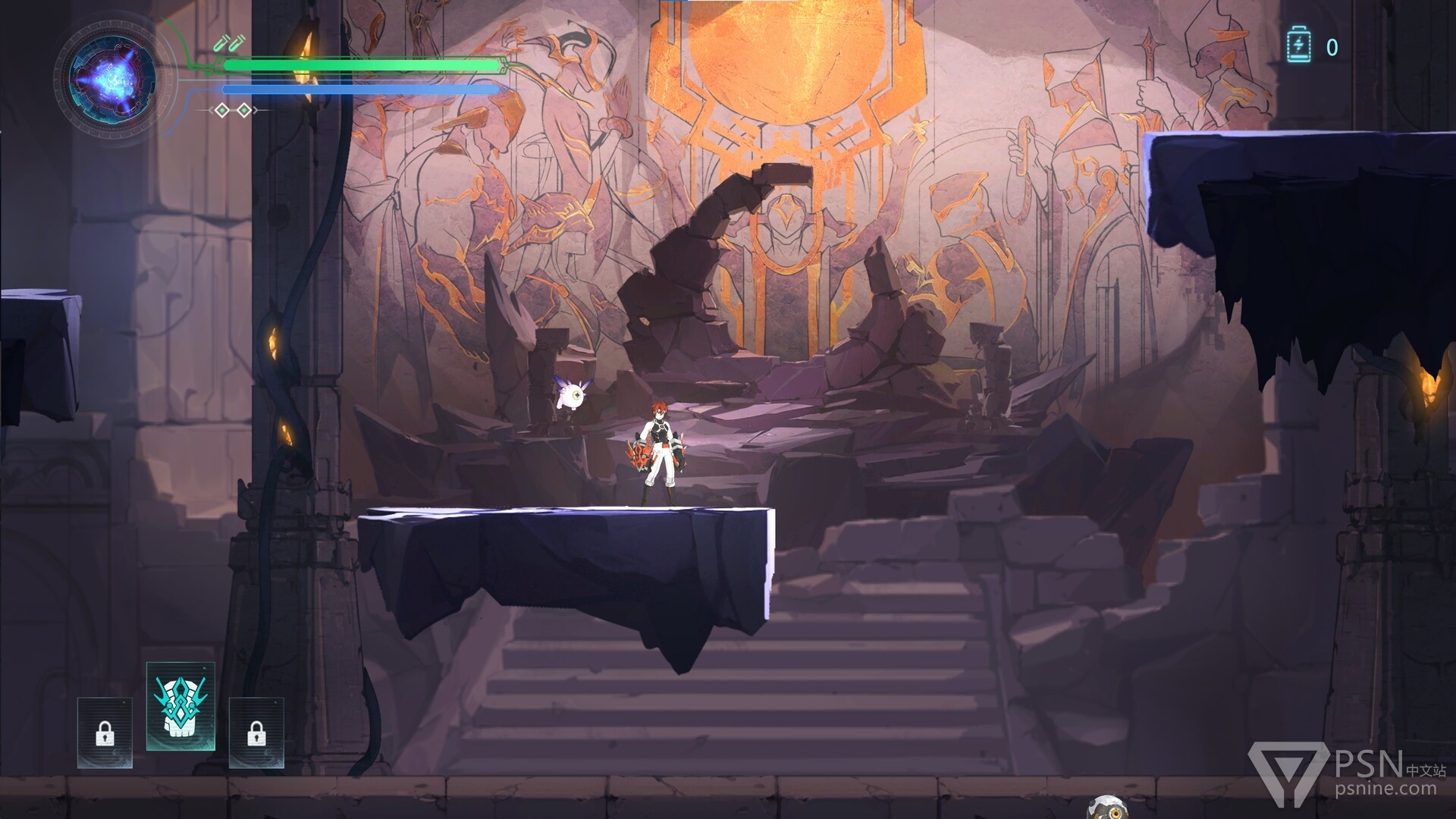Screen dimensions: 1456x819
Task: Activate the teal horned mask skill
Action: (x=180, y=705)
